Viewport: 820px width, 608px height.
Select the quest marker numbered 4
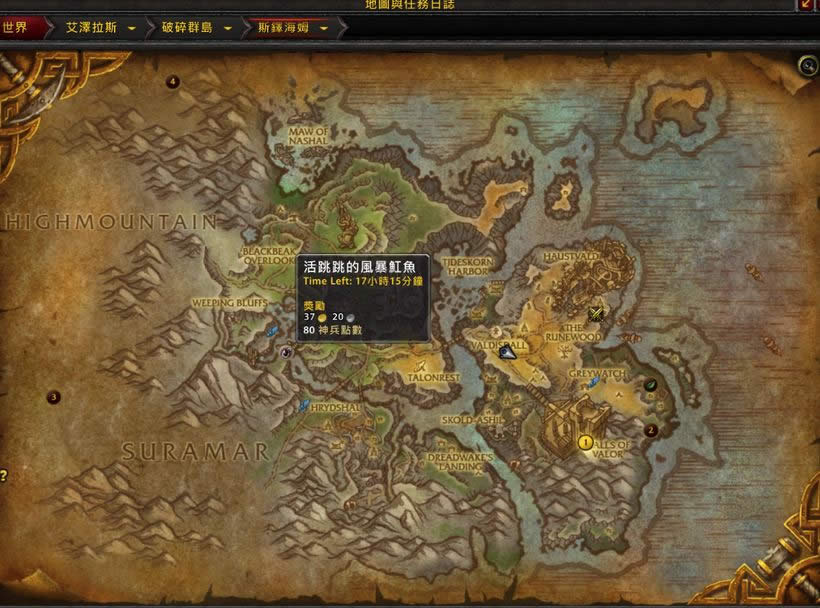click(173, 82)
